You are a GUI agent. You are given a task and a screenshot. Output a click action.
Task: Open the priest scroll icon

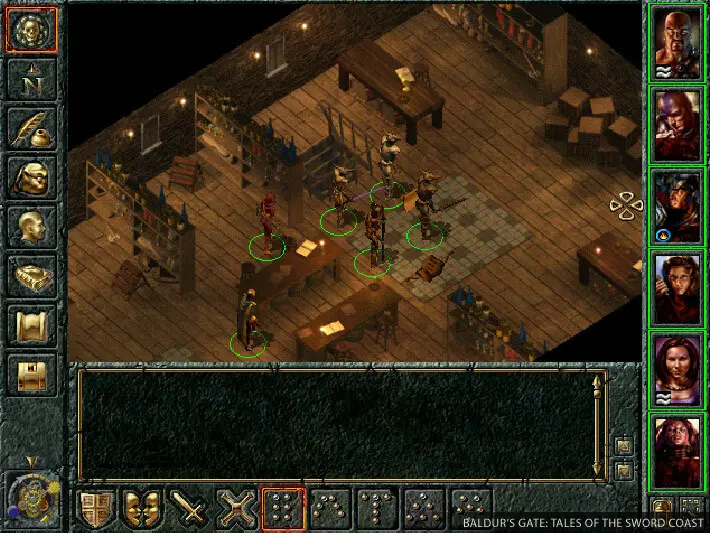pyautogui.click(x=32, y=325)
